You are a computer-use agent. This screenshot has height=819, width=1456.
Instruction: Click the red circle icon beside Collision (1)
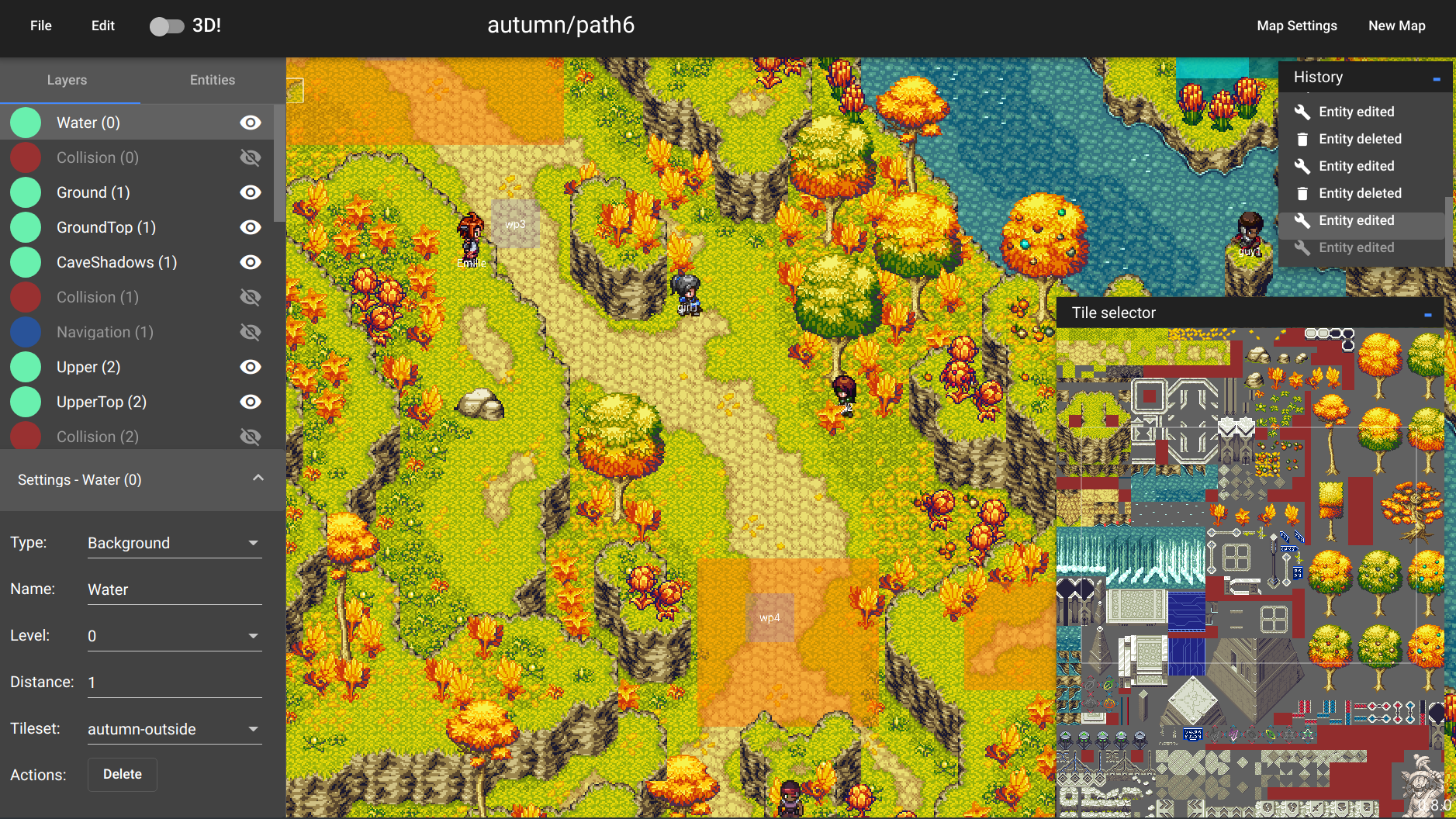(26, 297)
